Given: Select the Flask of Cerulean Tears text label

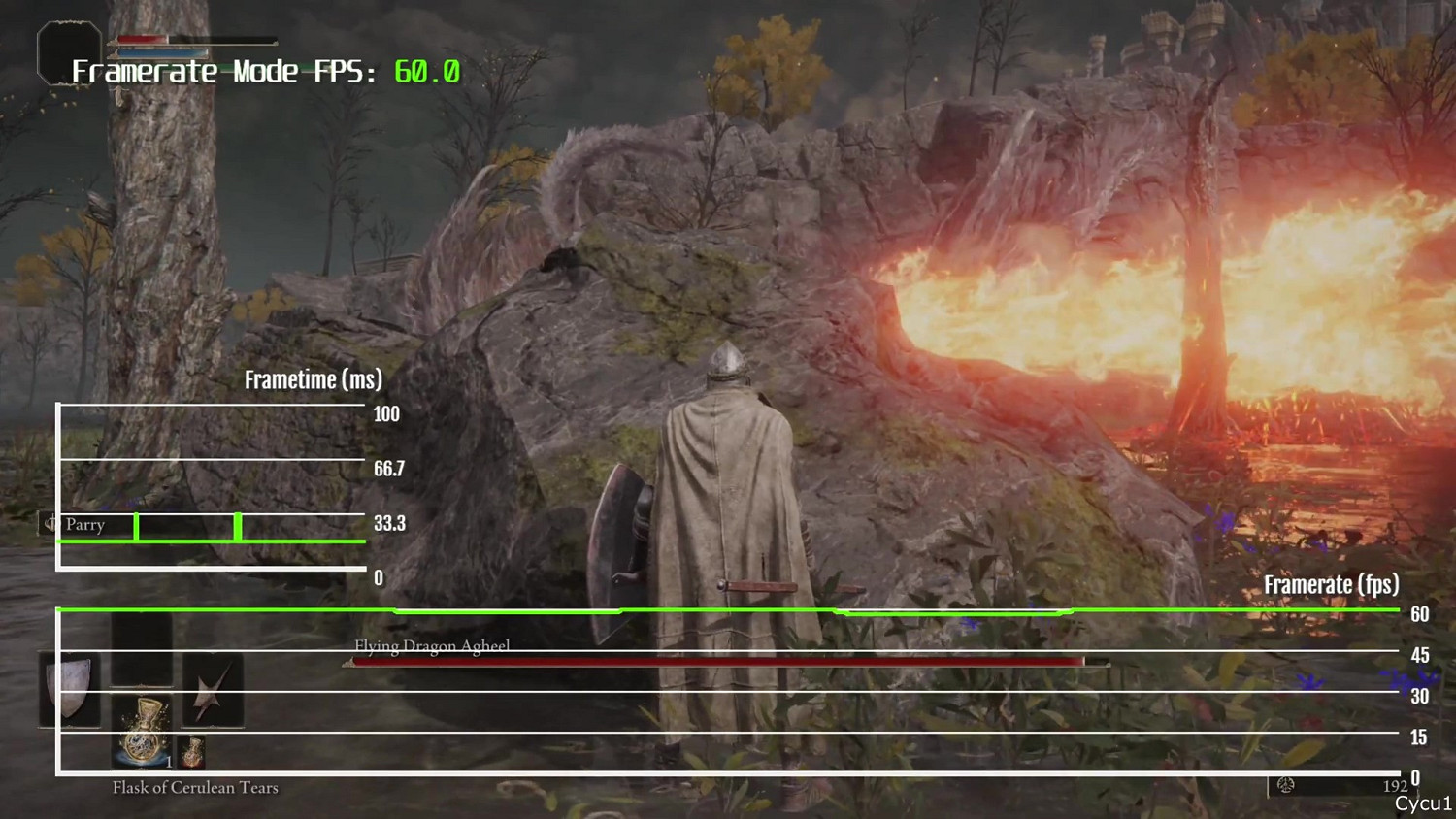Looking at the screenshot, I should 196,787.
